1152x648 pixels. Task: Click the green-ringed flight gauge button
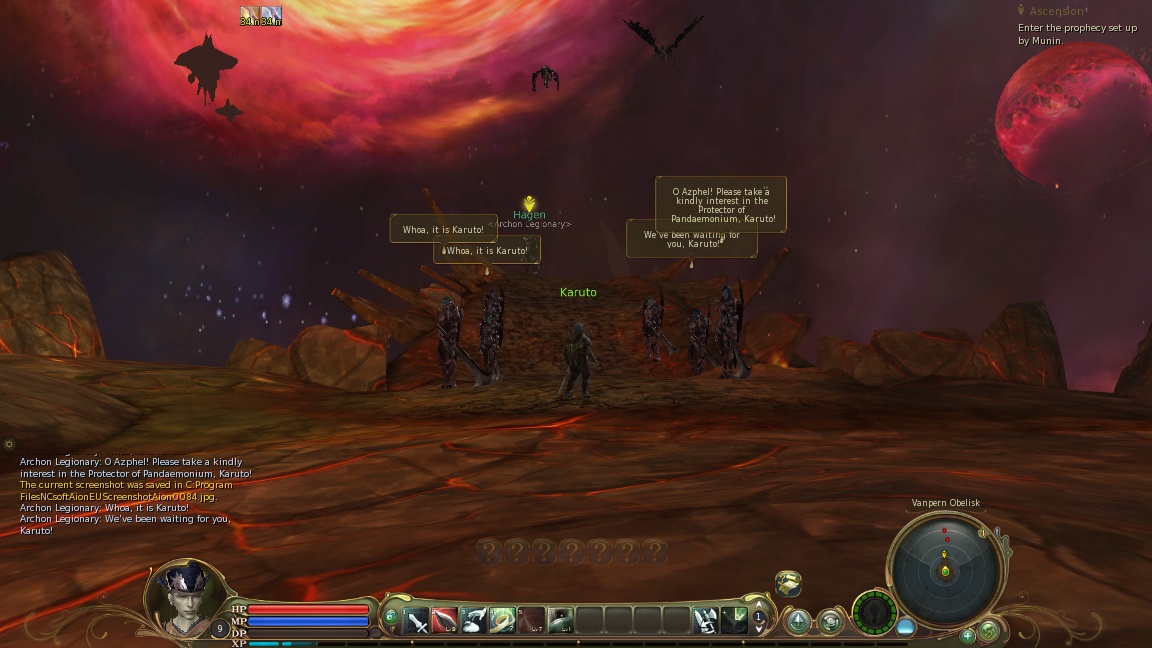874,613
